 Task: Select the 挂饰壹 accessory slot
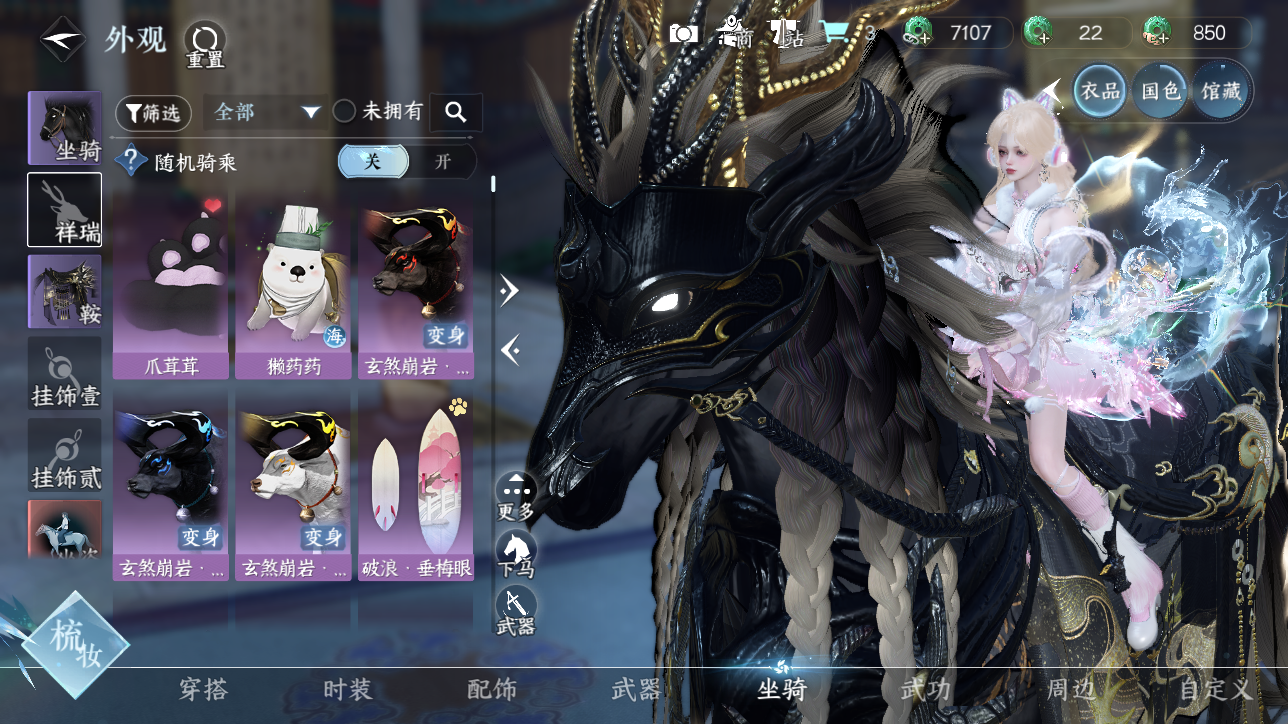65,373
